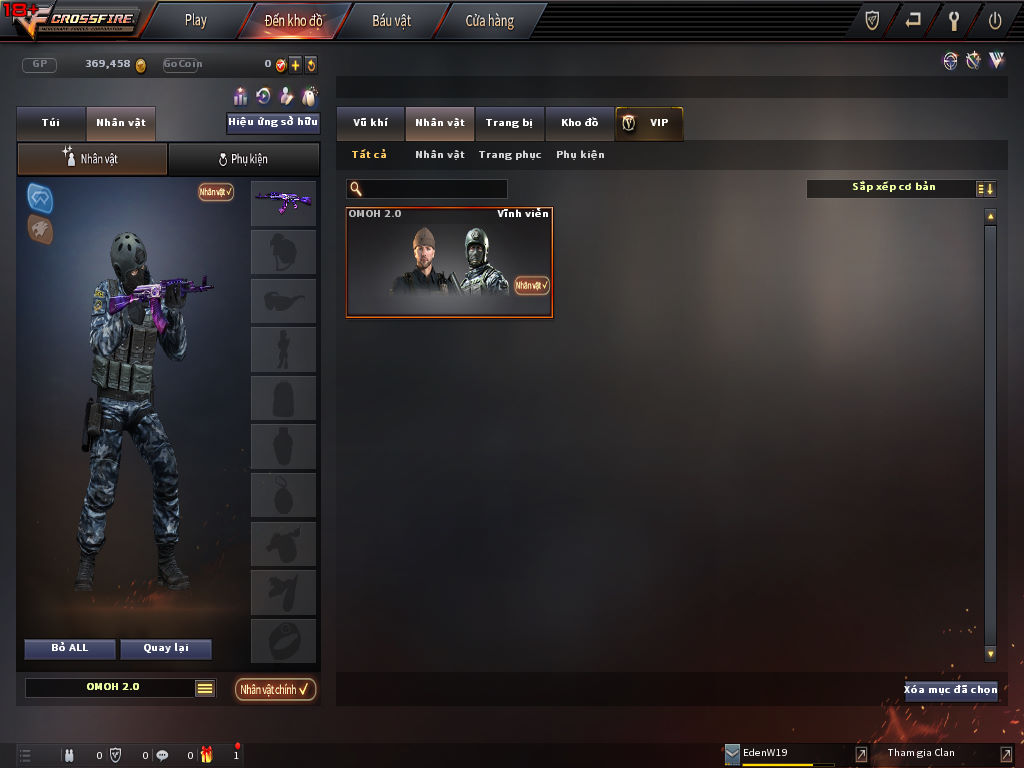Switch to the Túi tab
The image size is (1024, 768).
click(51, 123)
